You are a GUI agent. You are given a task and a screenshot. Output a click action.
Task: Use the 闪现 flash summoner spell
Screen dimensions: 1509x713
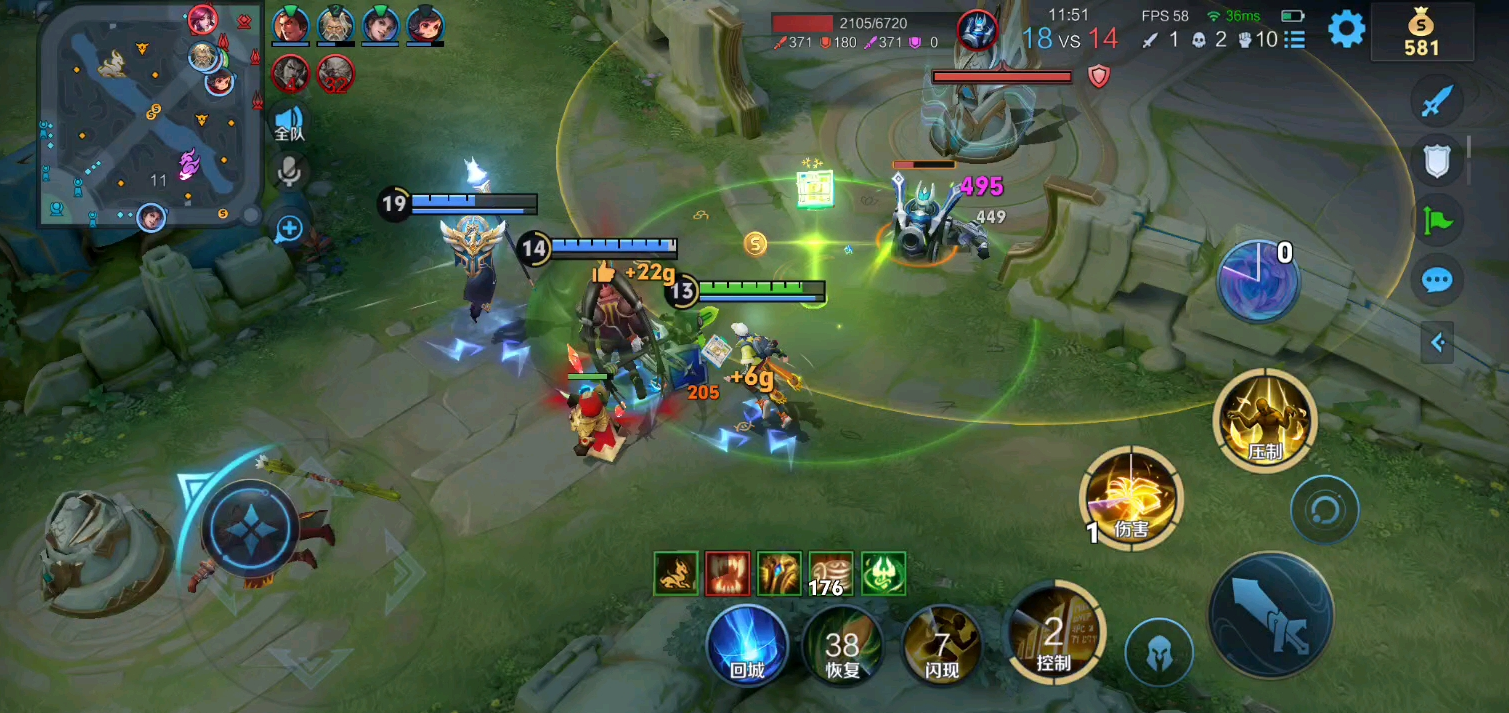point(941,645)
